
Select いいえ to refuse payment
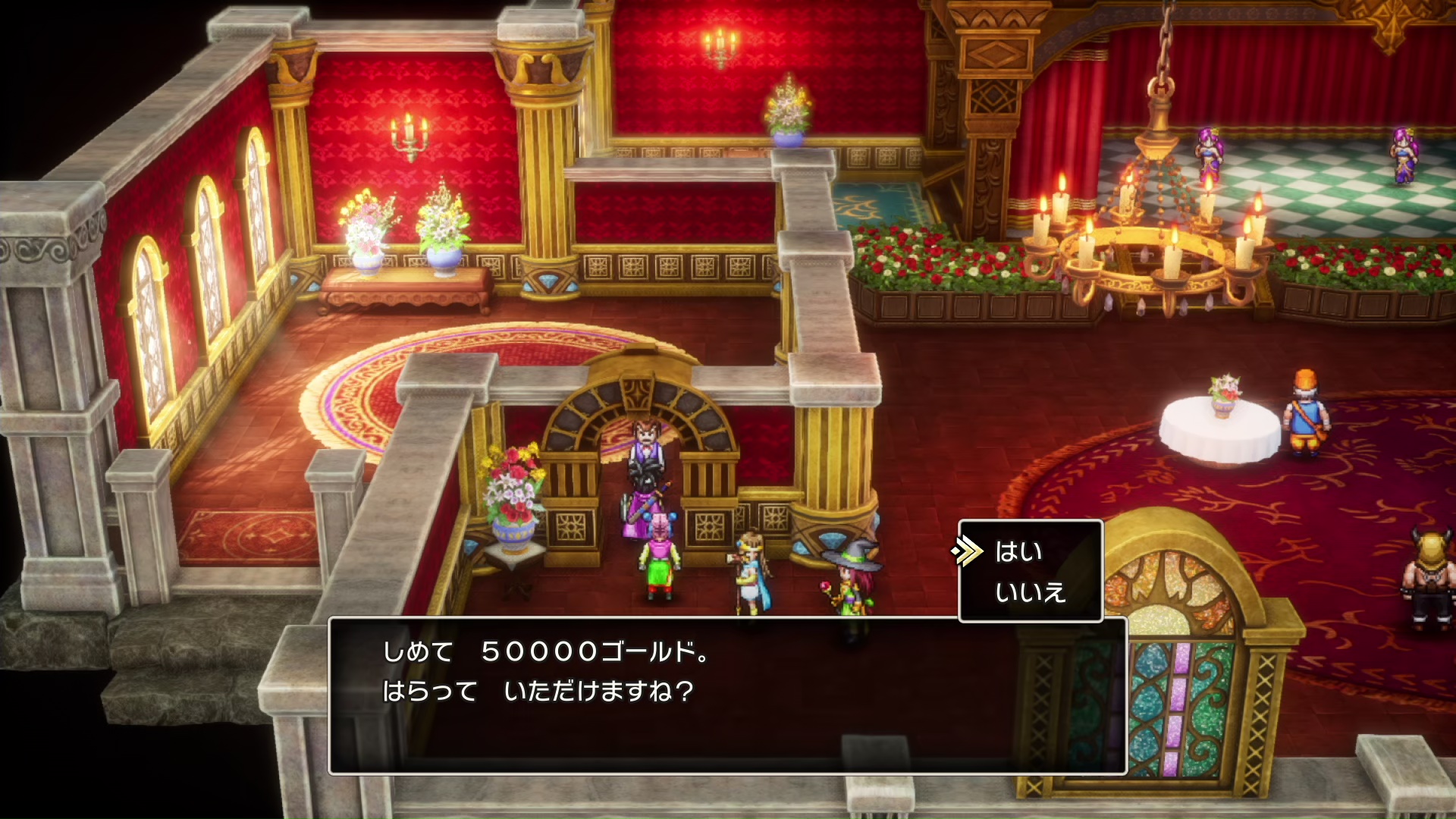[x=1030, y=592]
